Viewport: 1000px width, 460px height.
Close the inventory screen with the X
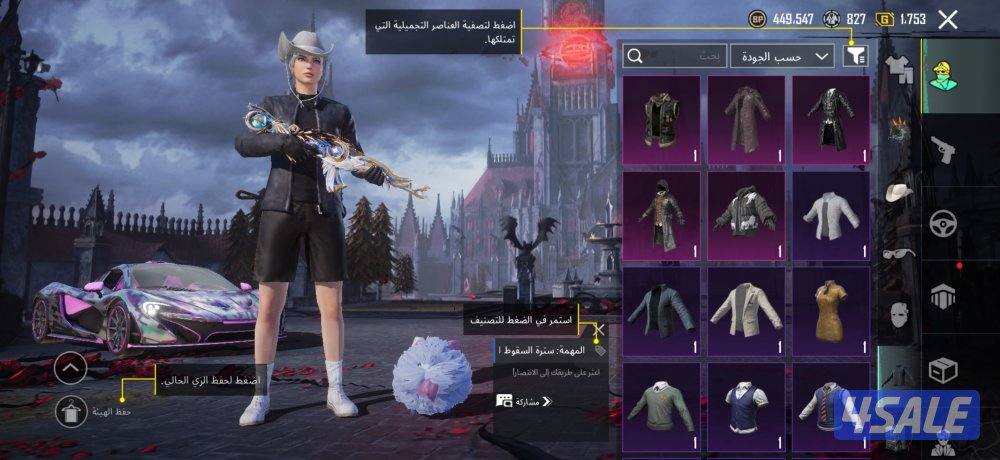point(948,18)
